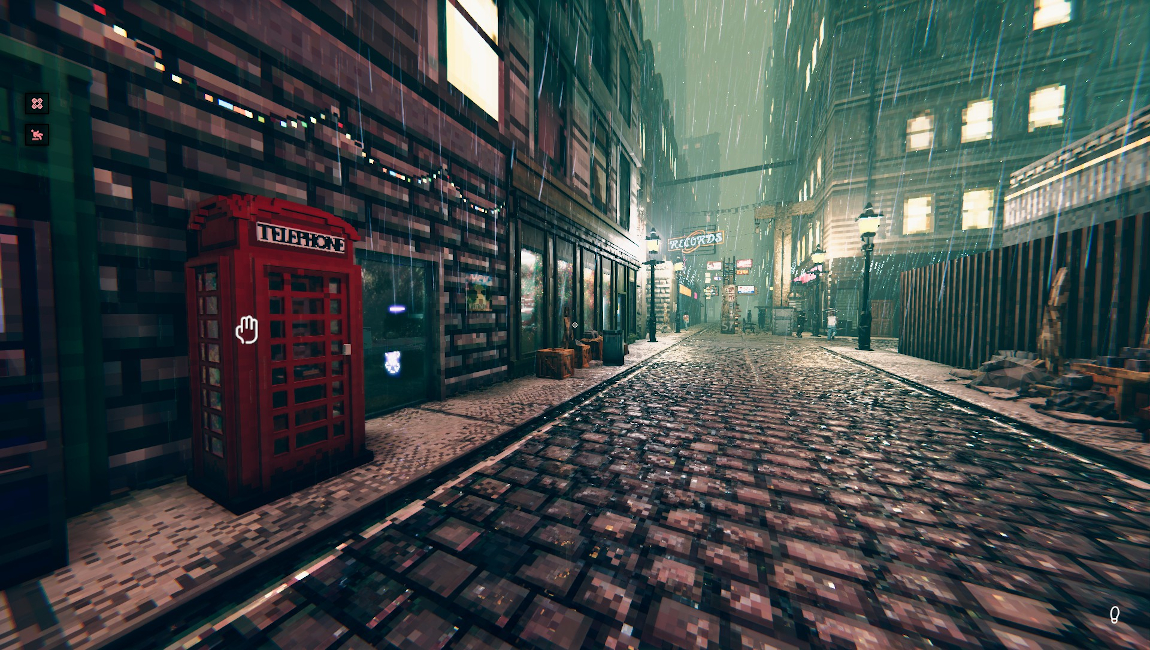The width and height of the screenshot is (1150, 650).
Task: Click the crossed bandage status icon
Action: [x=37, y=103]
